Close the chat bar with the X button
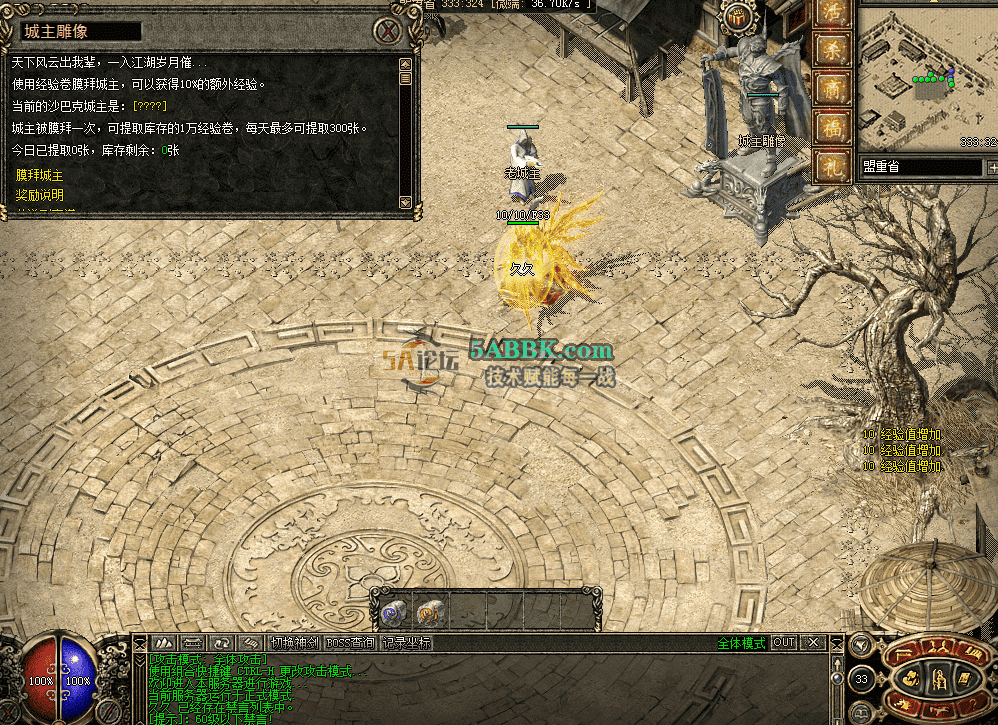This screenshot has width=998, height=725. (x=814, y=643)
